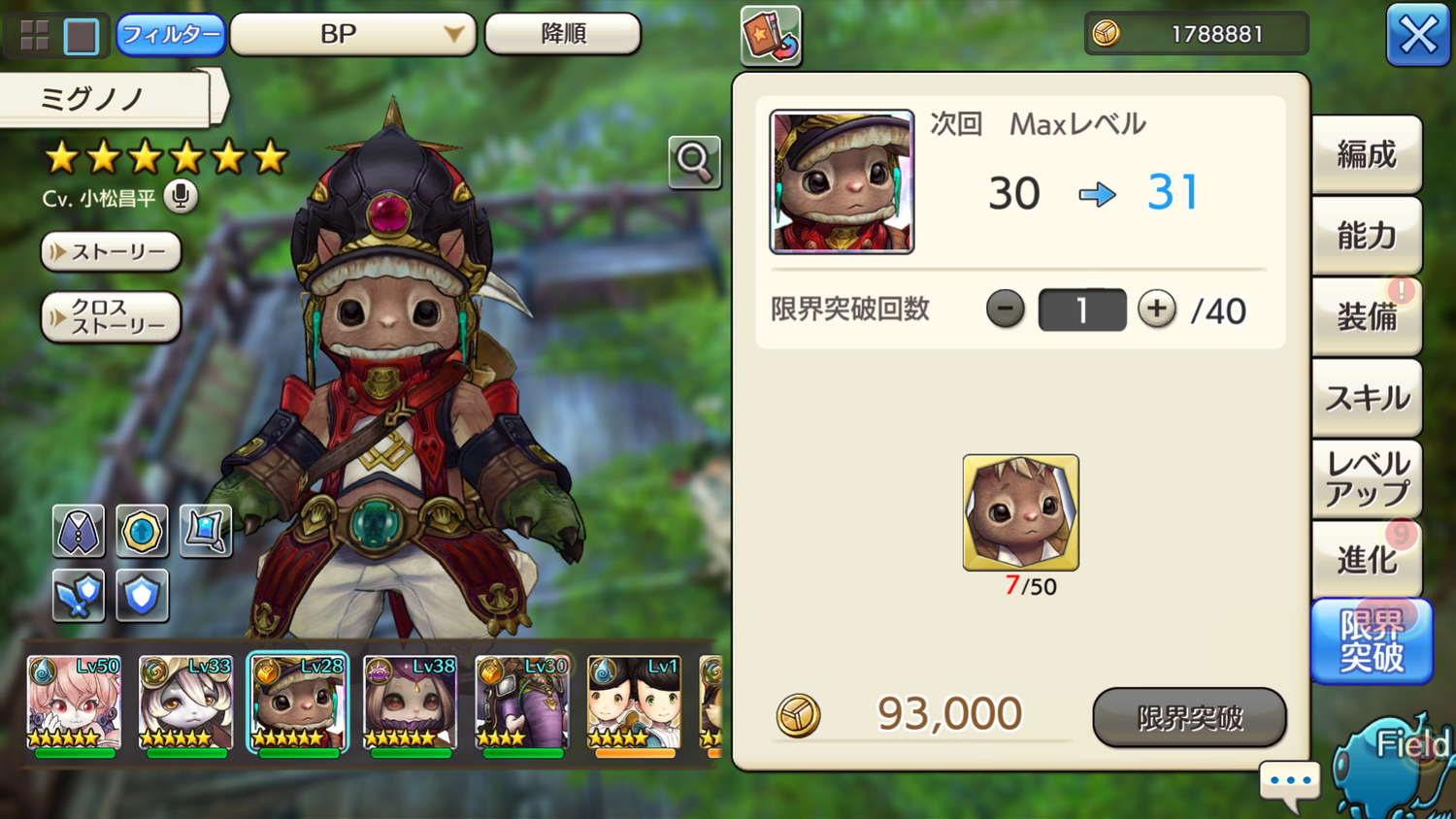Open the BP sort dropdown
1456x819 pixels.
(353, 35)
